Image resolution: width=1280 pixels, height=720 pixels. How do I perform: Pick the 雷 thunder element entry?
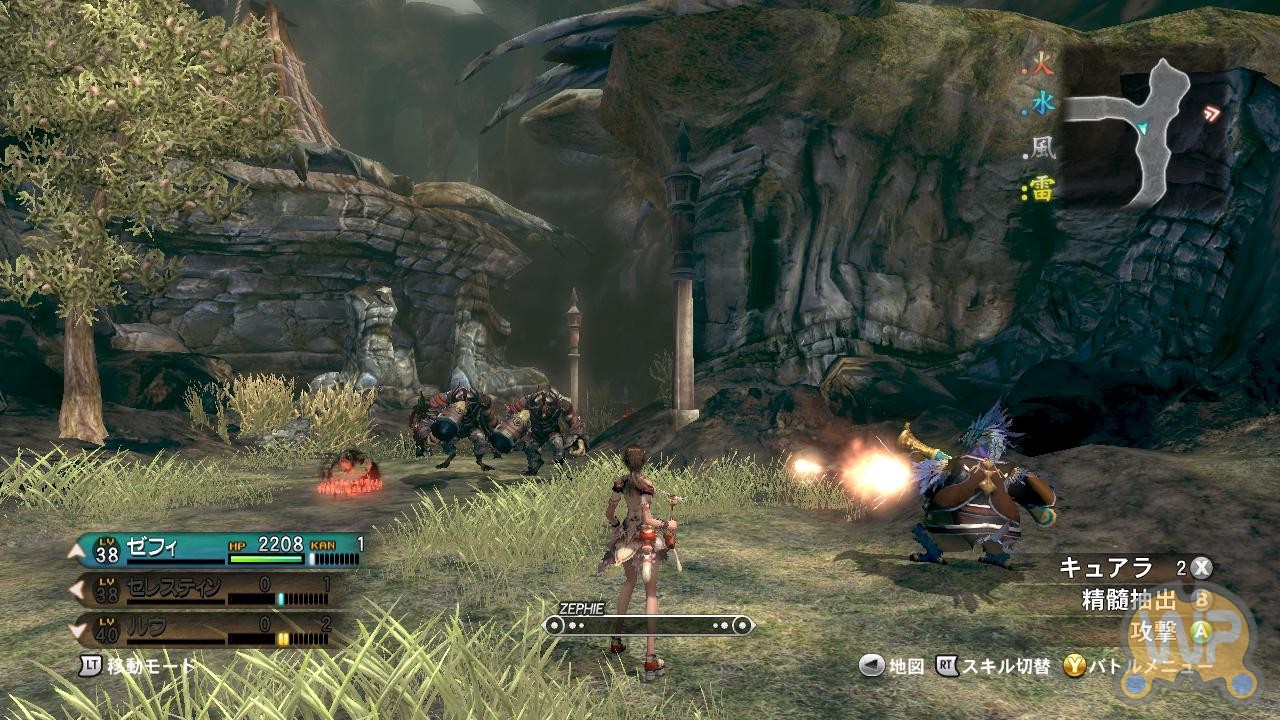point(1041,189)
